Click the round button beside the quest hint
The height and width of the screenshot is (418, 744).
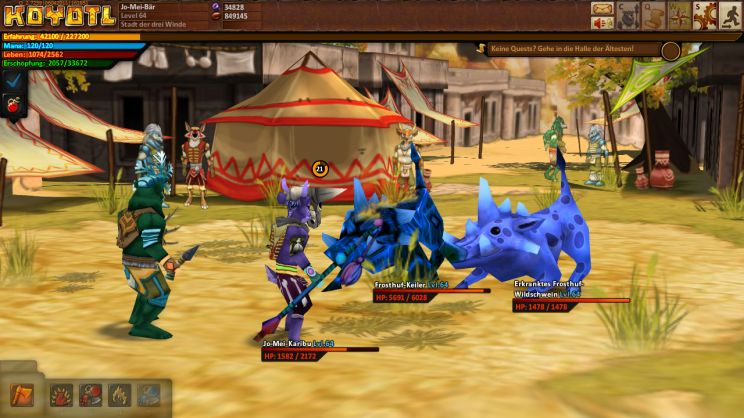tap(670, 50)
